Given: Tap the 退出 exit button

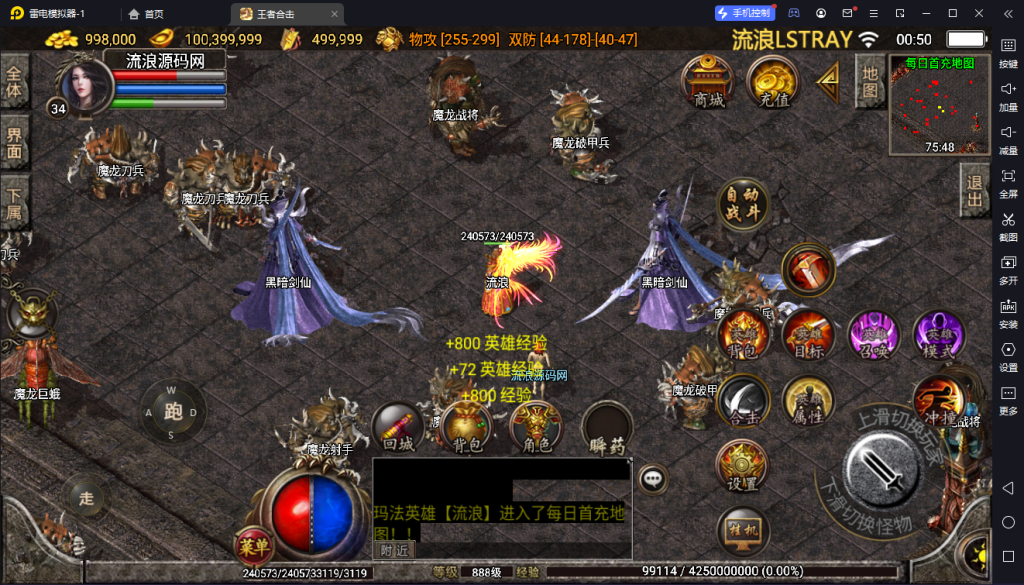Looking at the screenshot, I should (975, 191).
